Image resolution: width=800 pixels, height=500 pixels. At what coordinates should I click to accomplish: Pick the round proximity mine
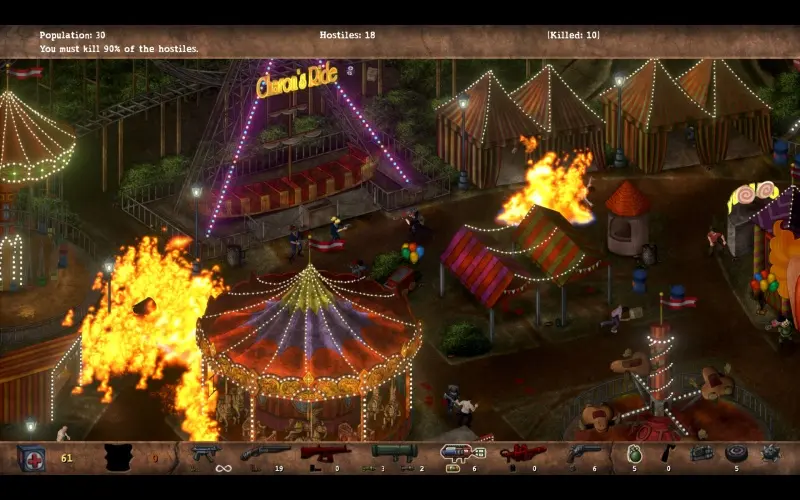pos(737,453)
